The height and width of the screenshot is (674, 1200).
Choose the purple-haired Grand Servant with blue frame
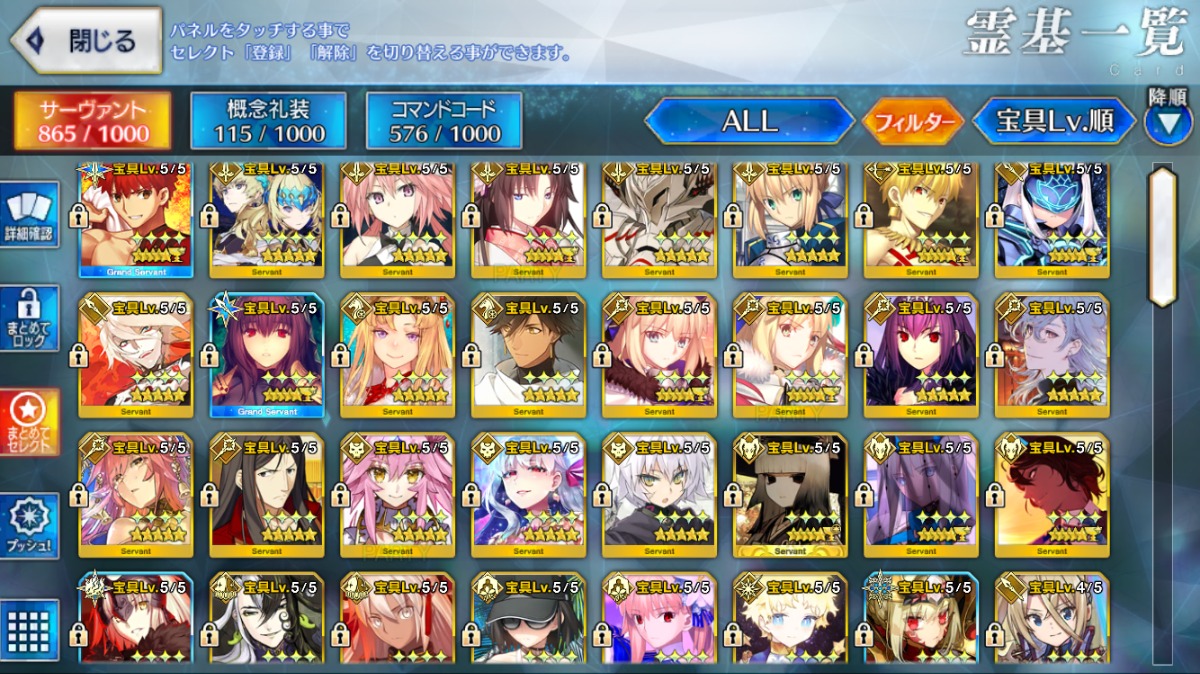pos(266,355)
